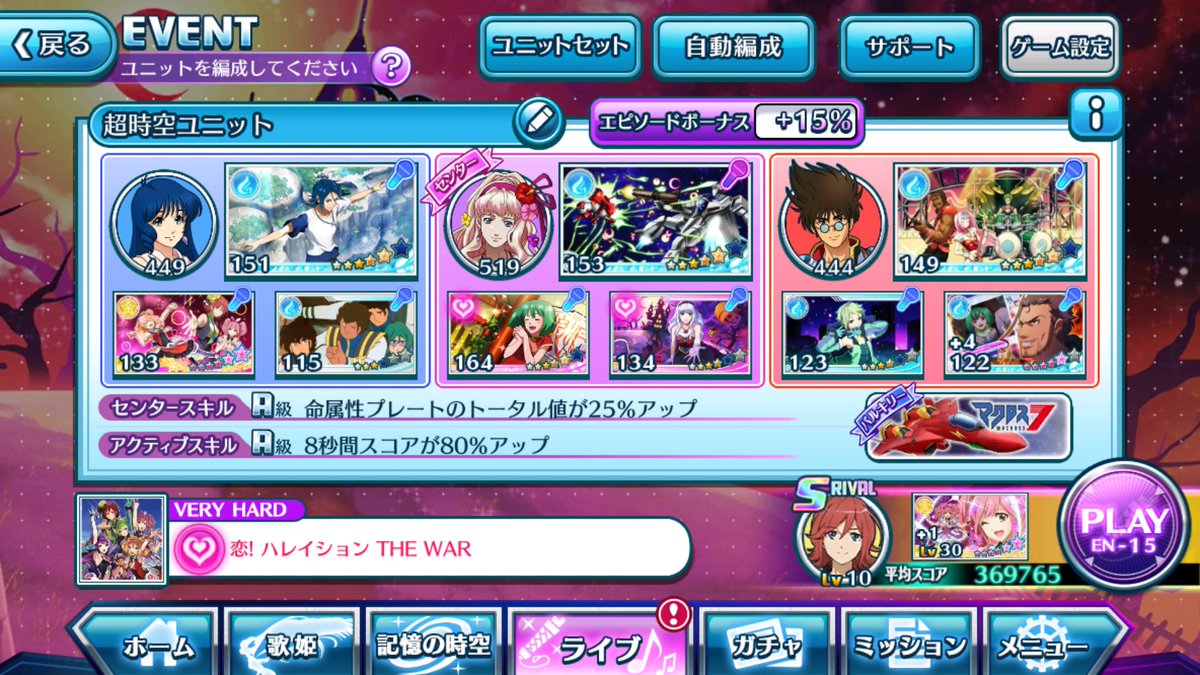Open ゲーム設定 game settings

click(1060, 46)
